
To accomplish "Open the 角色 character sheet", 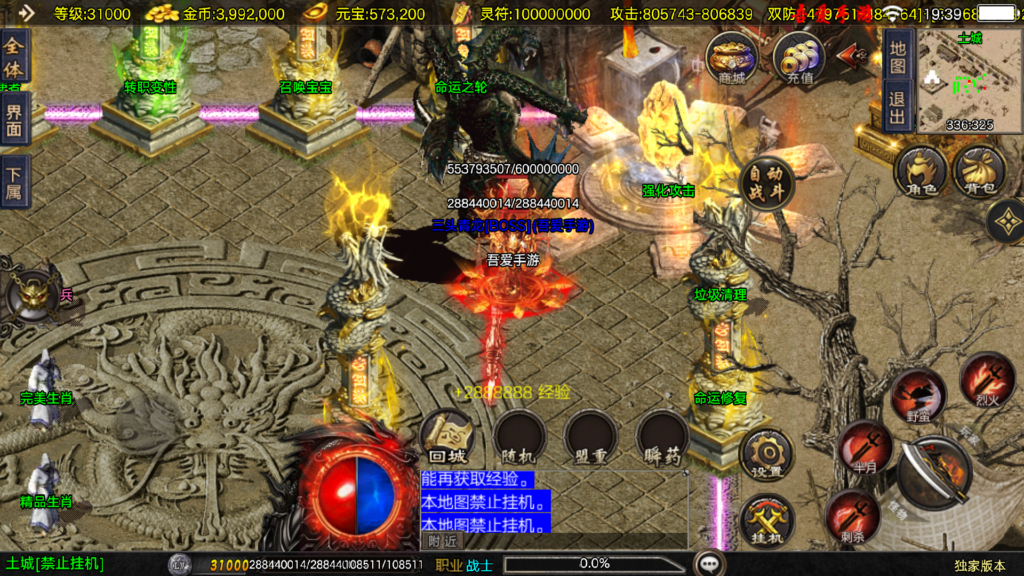I will 920,172.
